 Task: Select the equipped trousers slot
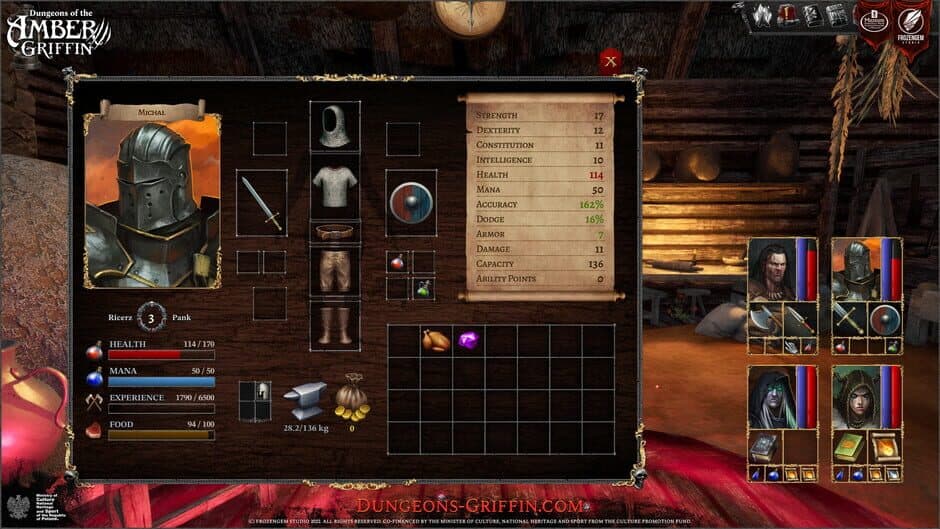pyautogui.click(x=335, y=270)
